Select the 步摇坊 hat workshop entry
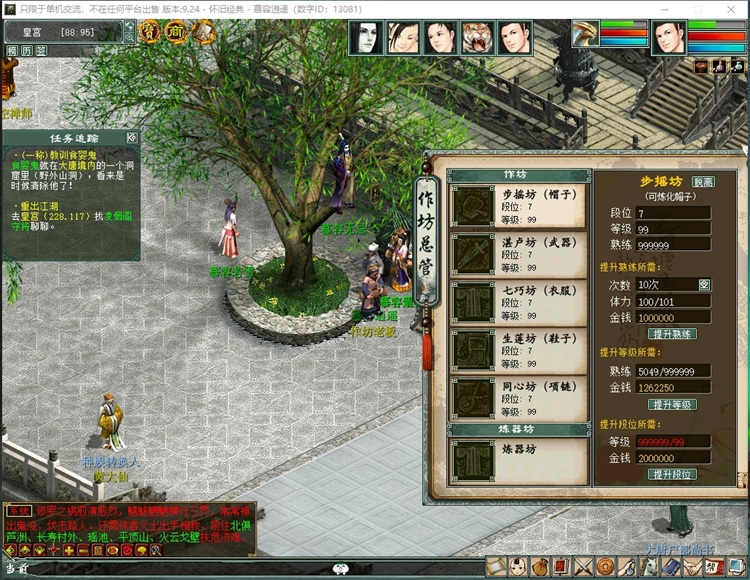The height and width of the screenshot is (580, 750). tap(516, 205)
